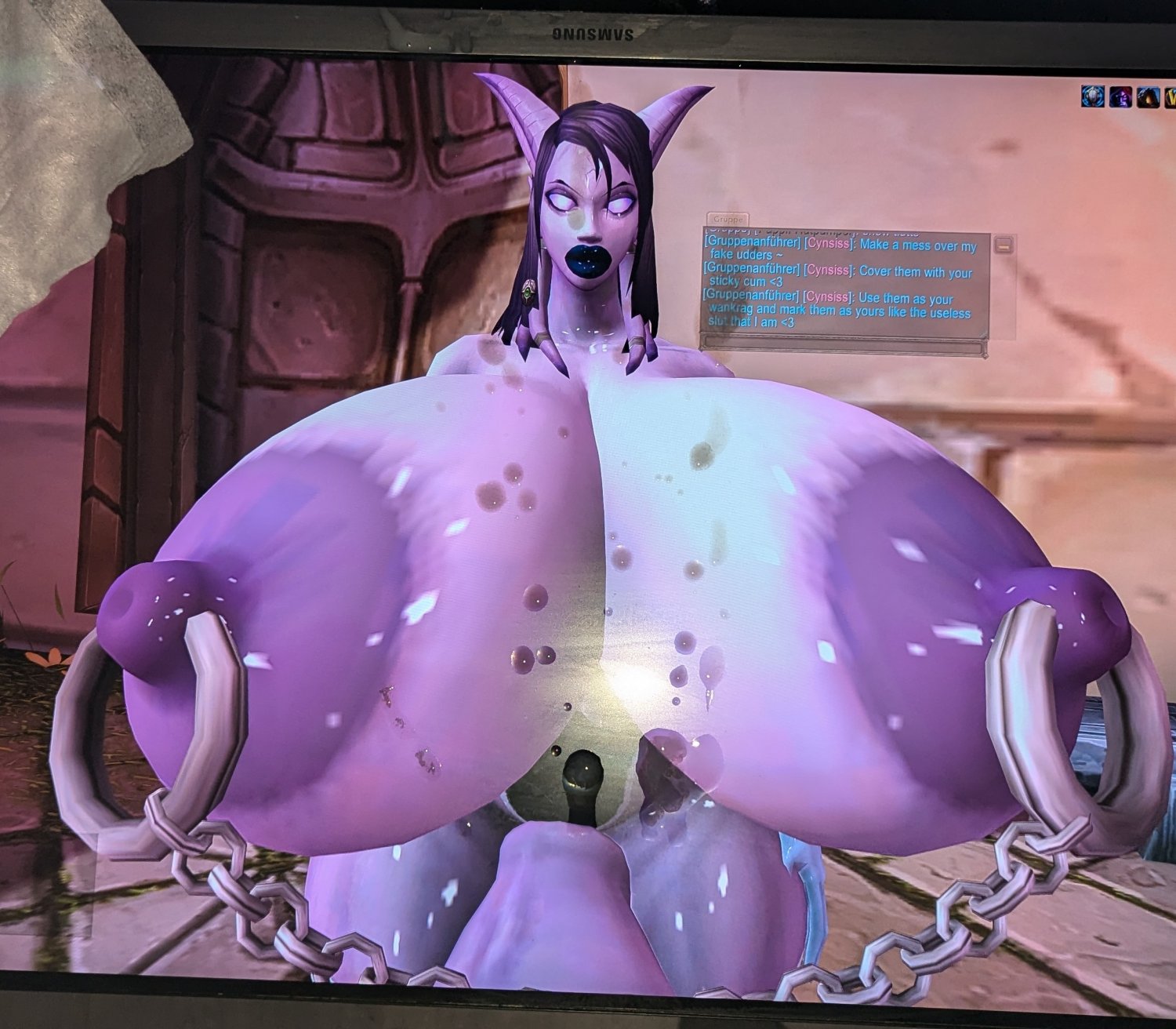Click the golden WoW logo icon
The image size is (1176, 1029).
pos(1170,96)
